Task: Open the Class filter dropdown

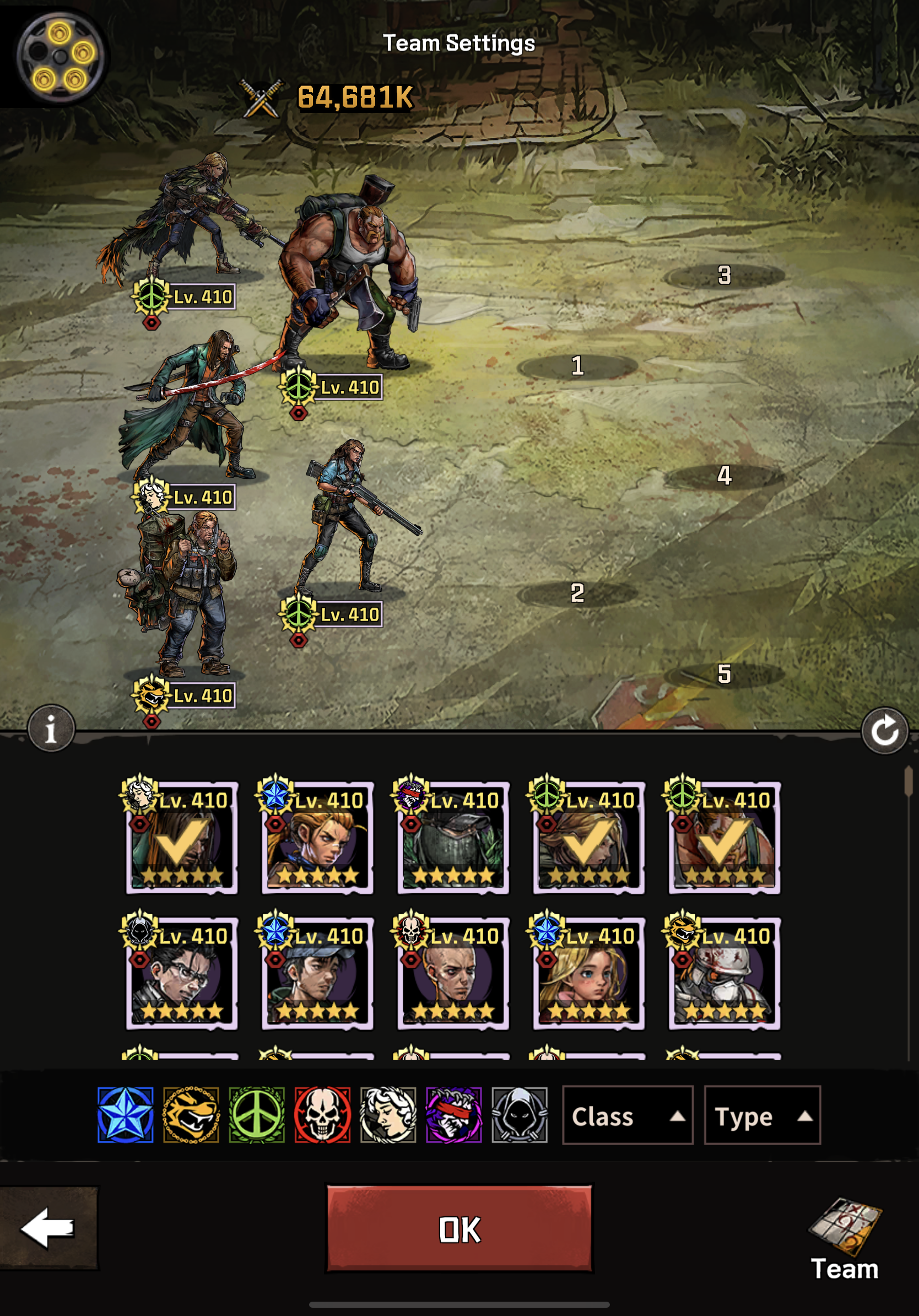Action: click(x=627, y=1115)
